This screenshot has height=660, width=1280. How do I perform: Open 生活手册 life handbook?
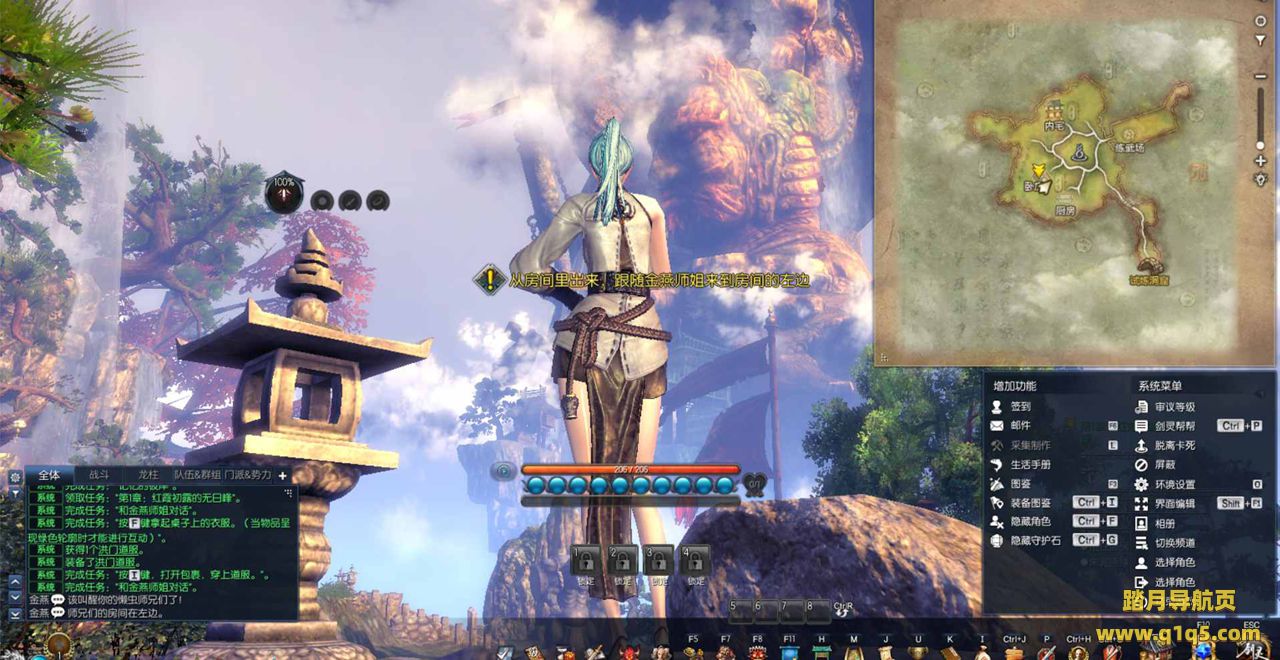[x=1030, y=465]
